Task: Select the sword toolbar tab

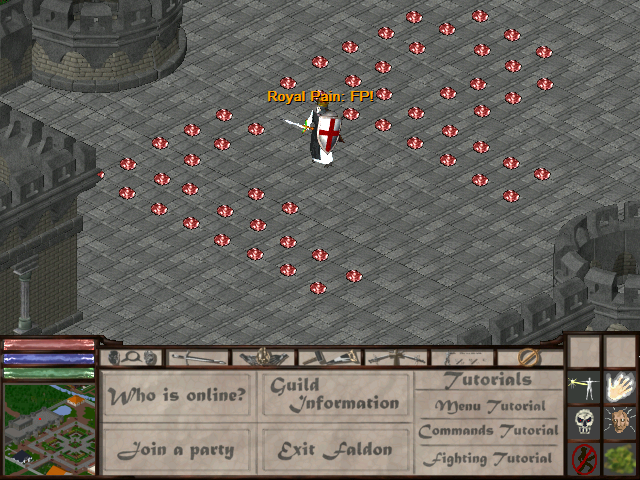Action: (x=195, y=357)
